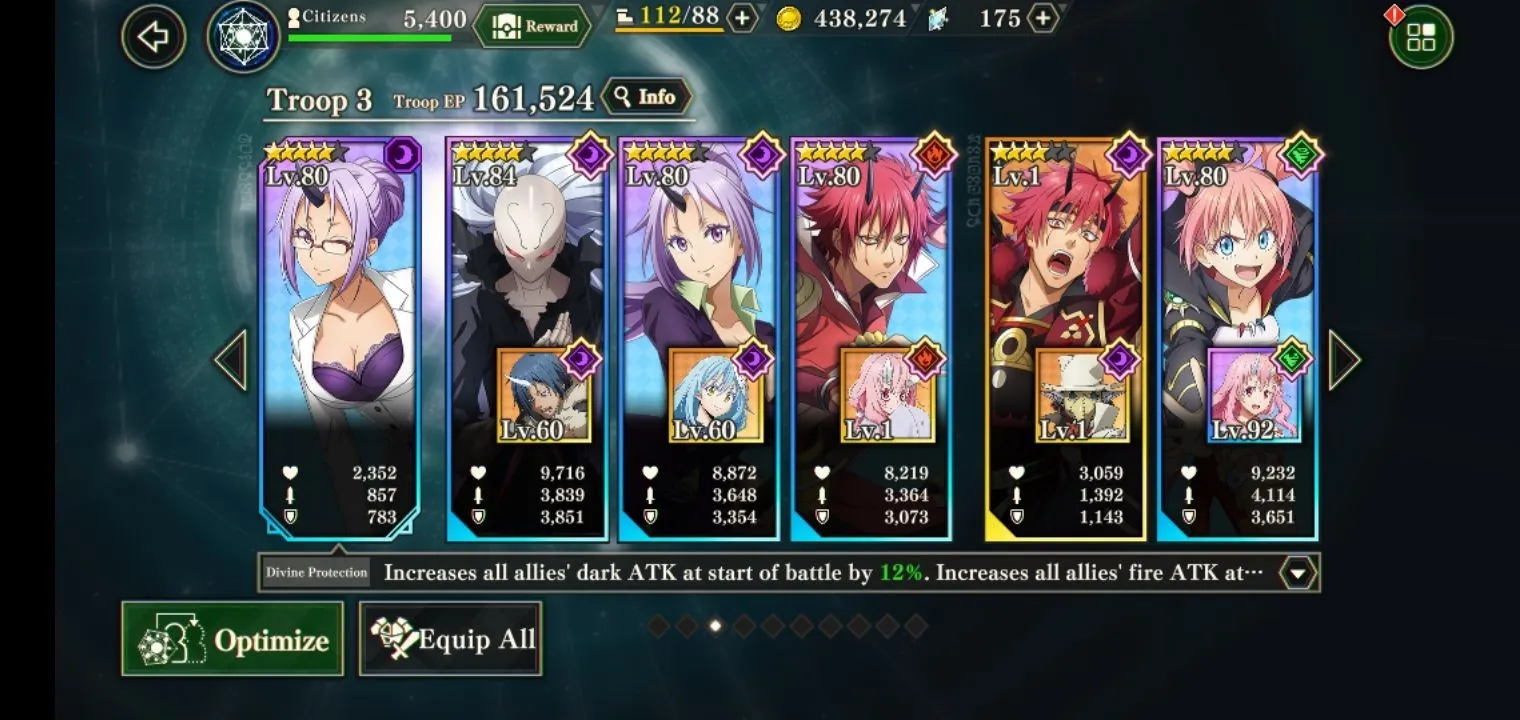Open the player emblem icon
Image resolution: width=1520 pixels, height=720 pixels.
(x=243, y=37)
